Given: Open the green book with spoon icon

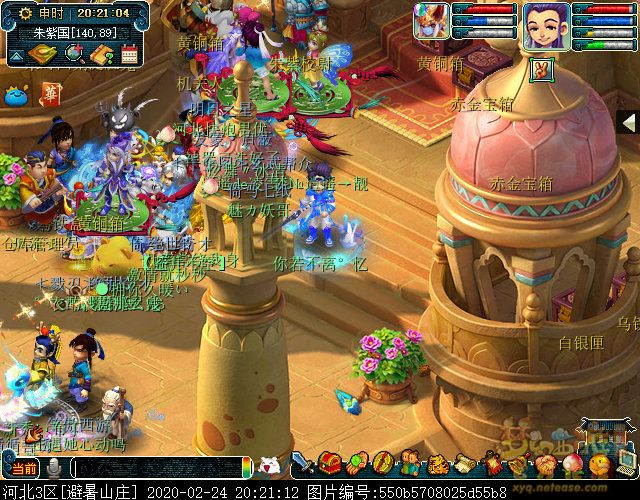Looking at the screenshot, I should 42,54.
